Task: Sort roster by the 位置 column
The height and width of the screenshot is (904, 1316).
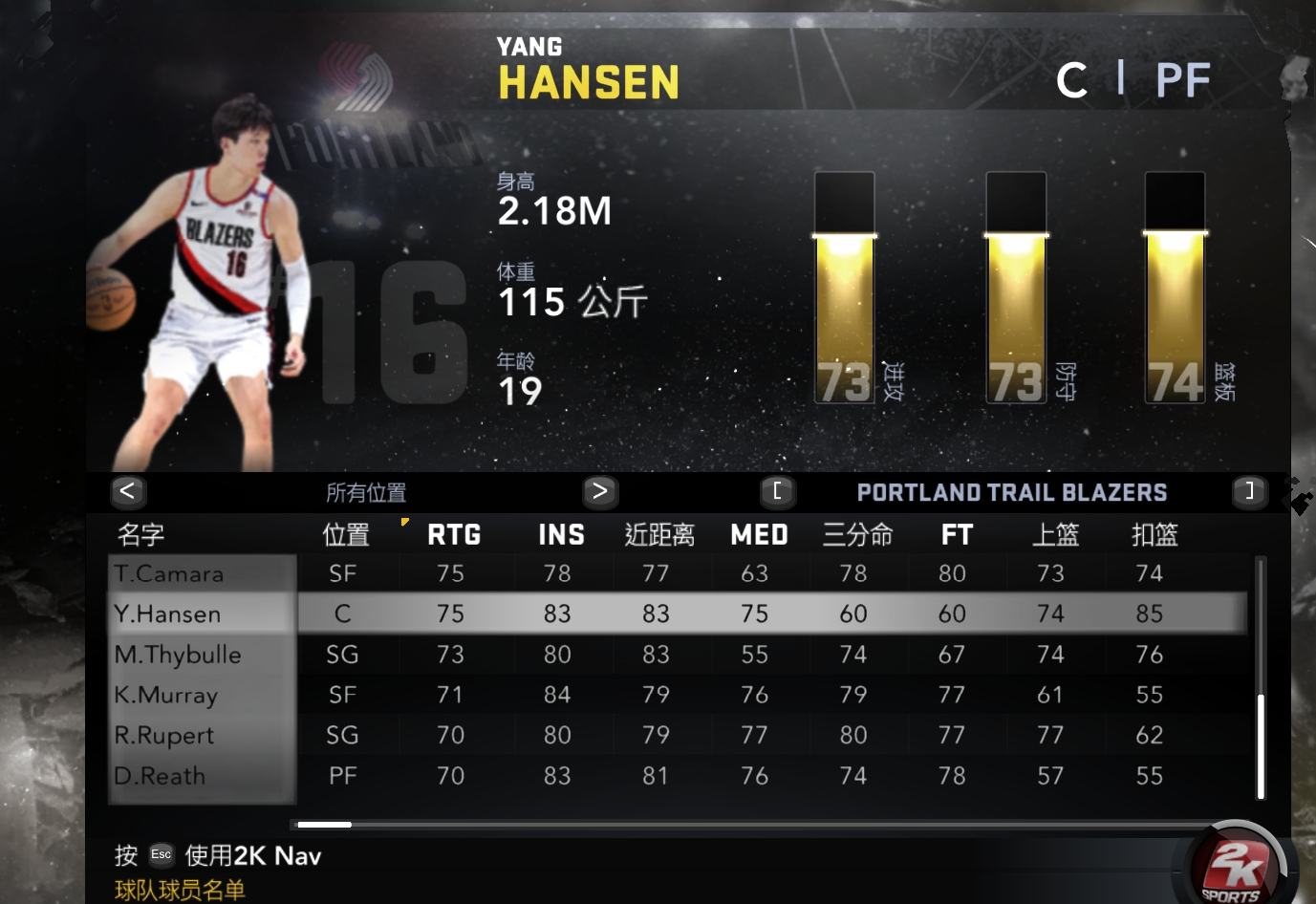Action: [346, 535]
